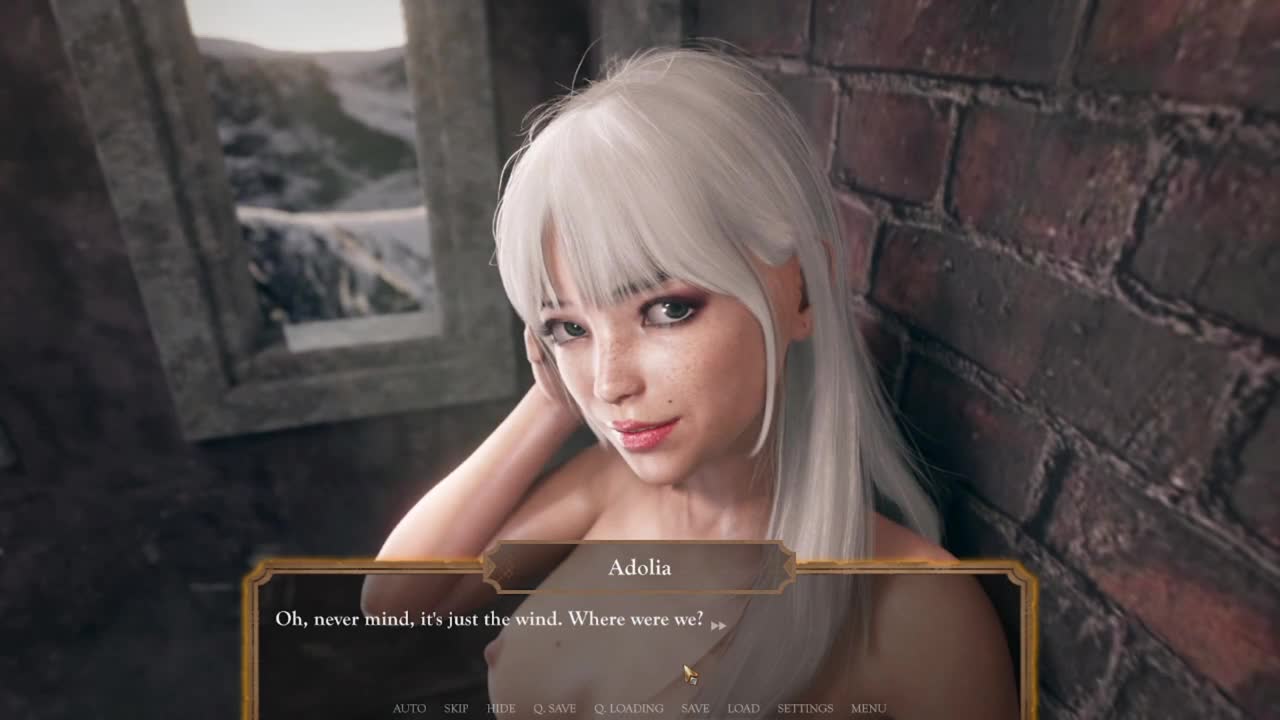Go to the main MENU
1280x720 pixels.
click(868, 708)
